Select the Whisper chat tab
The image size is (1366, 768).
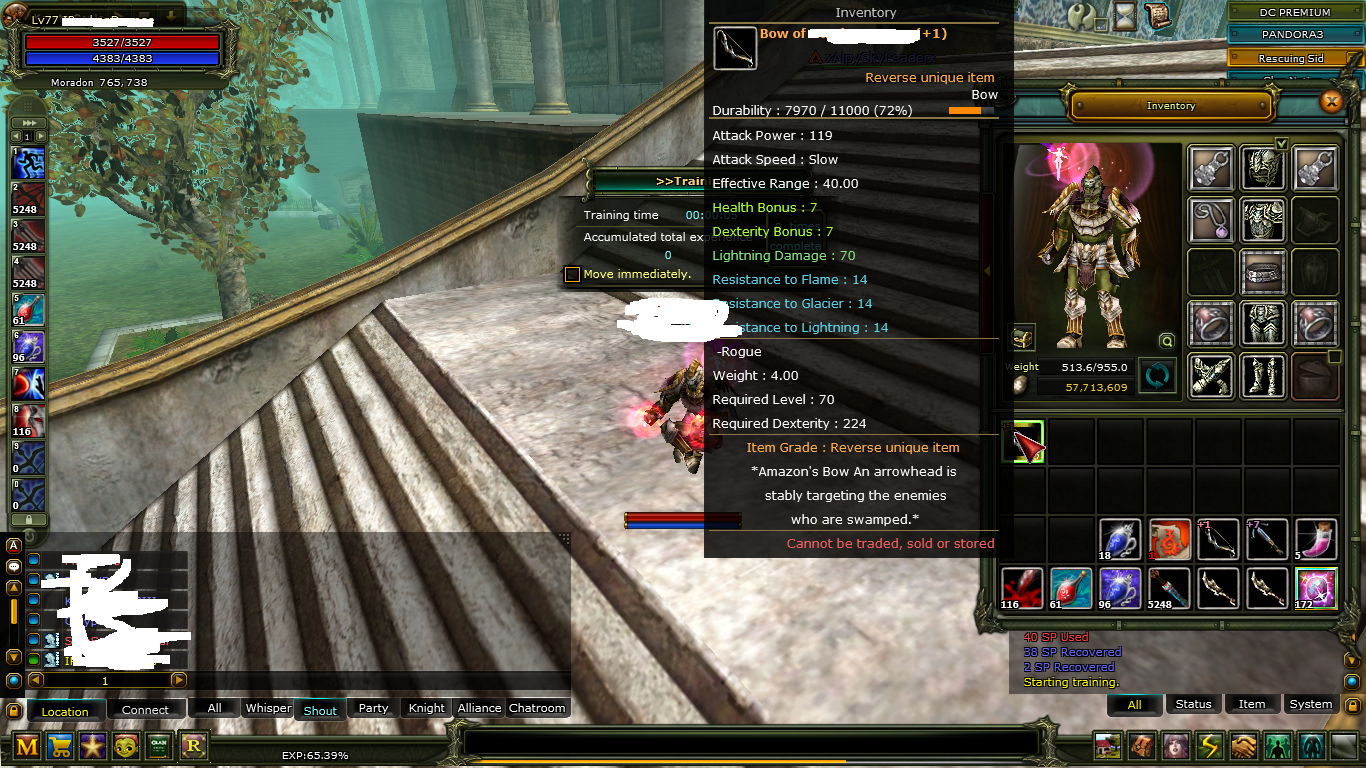pos(268,708)
